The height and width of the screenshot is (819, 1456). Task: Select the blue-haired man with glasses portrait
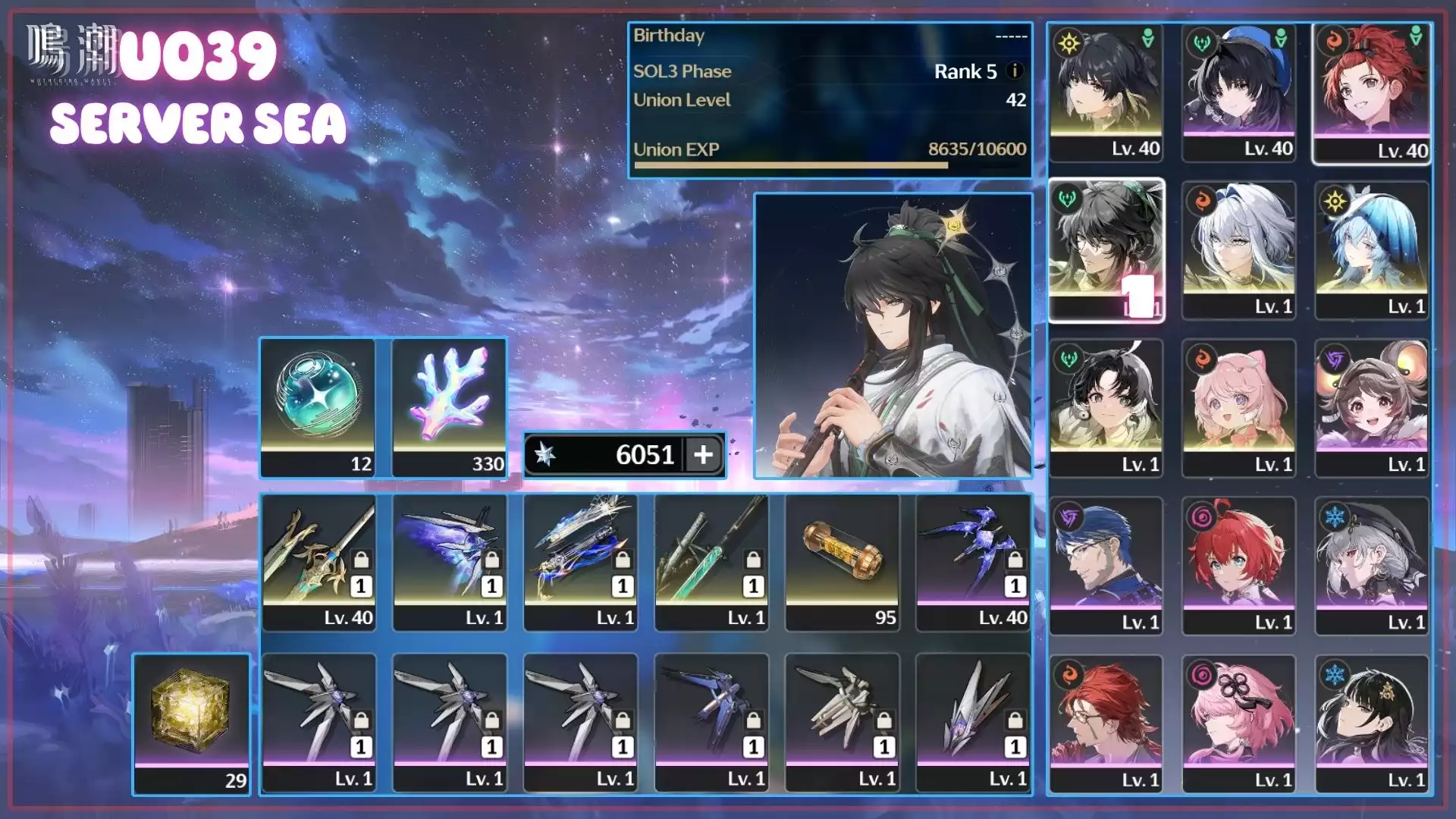1106,566
